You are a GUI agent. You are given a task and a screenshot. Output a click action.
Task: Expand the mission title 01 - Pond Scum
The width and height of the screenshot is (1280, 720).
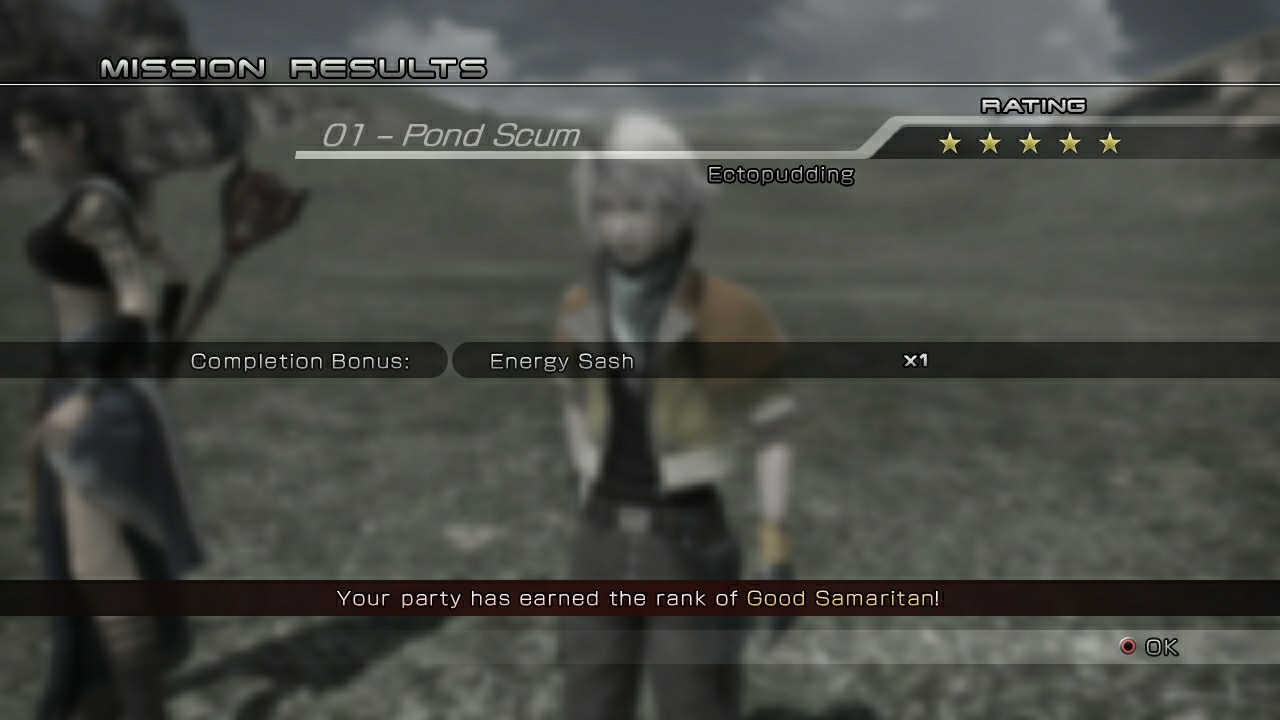(451, 135)
